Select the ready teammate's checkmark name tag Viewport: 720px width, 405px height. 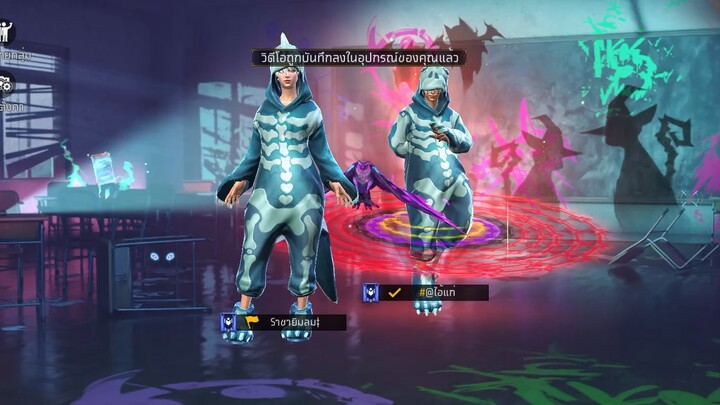tap(425, 293)
